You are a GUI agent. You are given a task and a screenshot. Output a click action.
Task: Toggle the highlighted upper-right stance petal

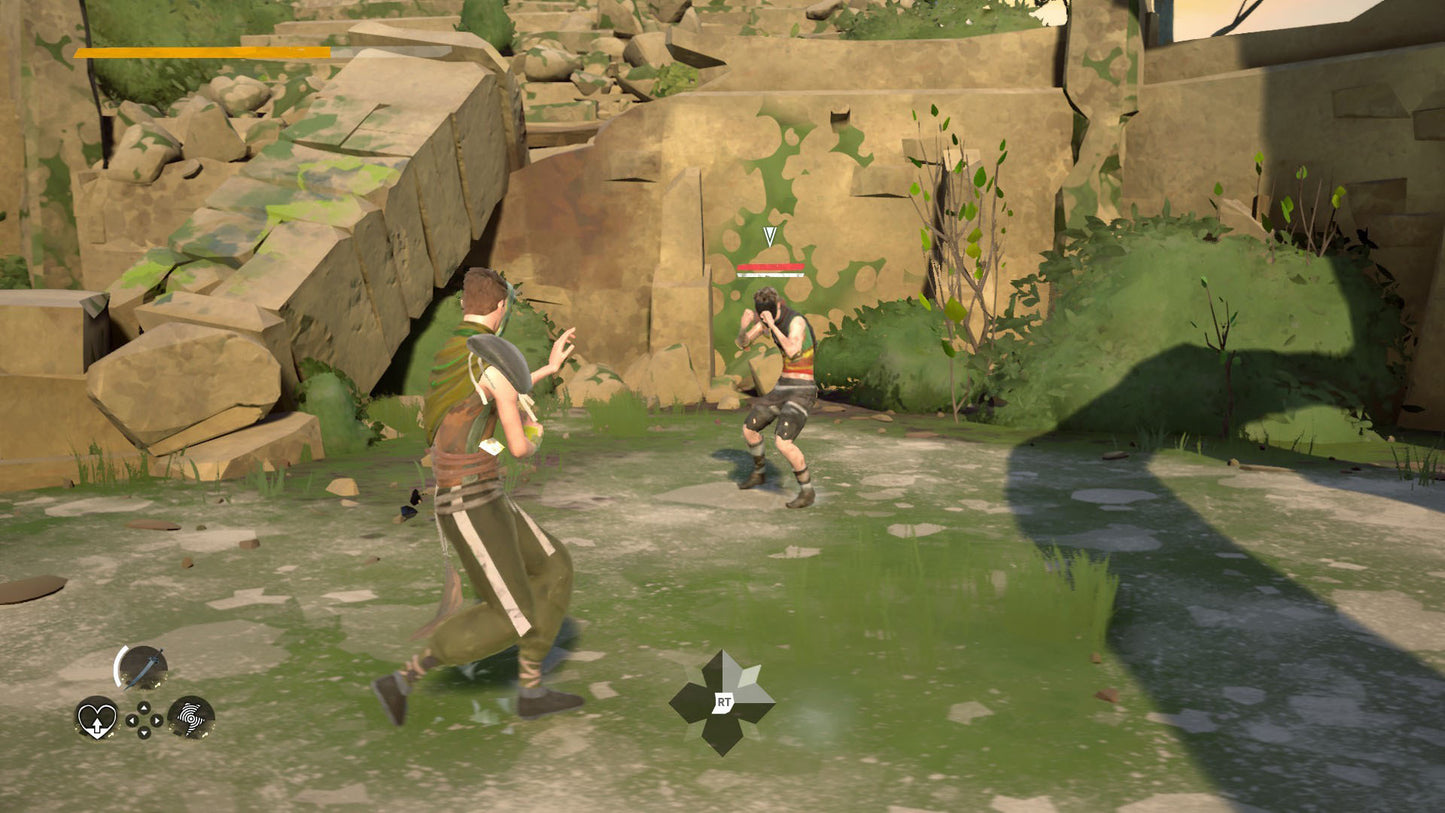point(748,677)
